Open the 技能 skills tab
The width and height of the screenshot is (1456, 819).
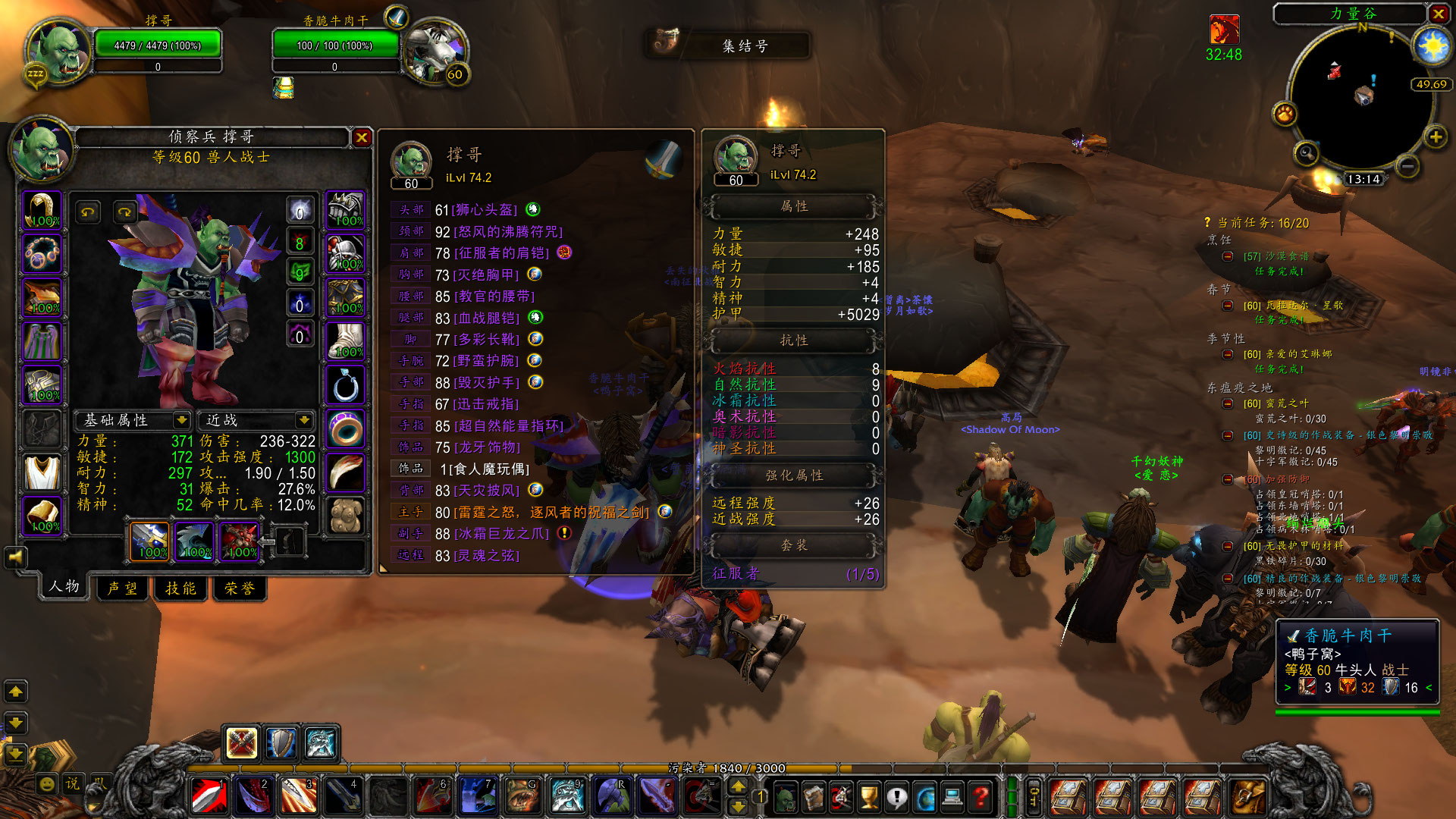pos(180,588)
